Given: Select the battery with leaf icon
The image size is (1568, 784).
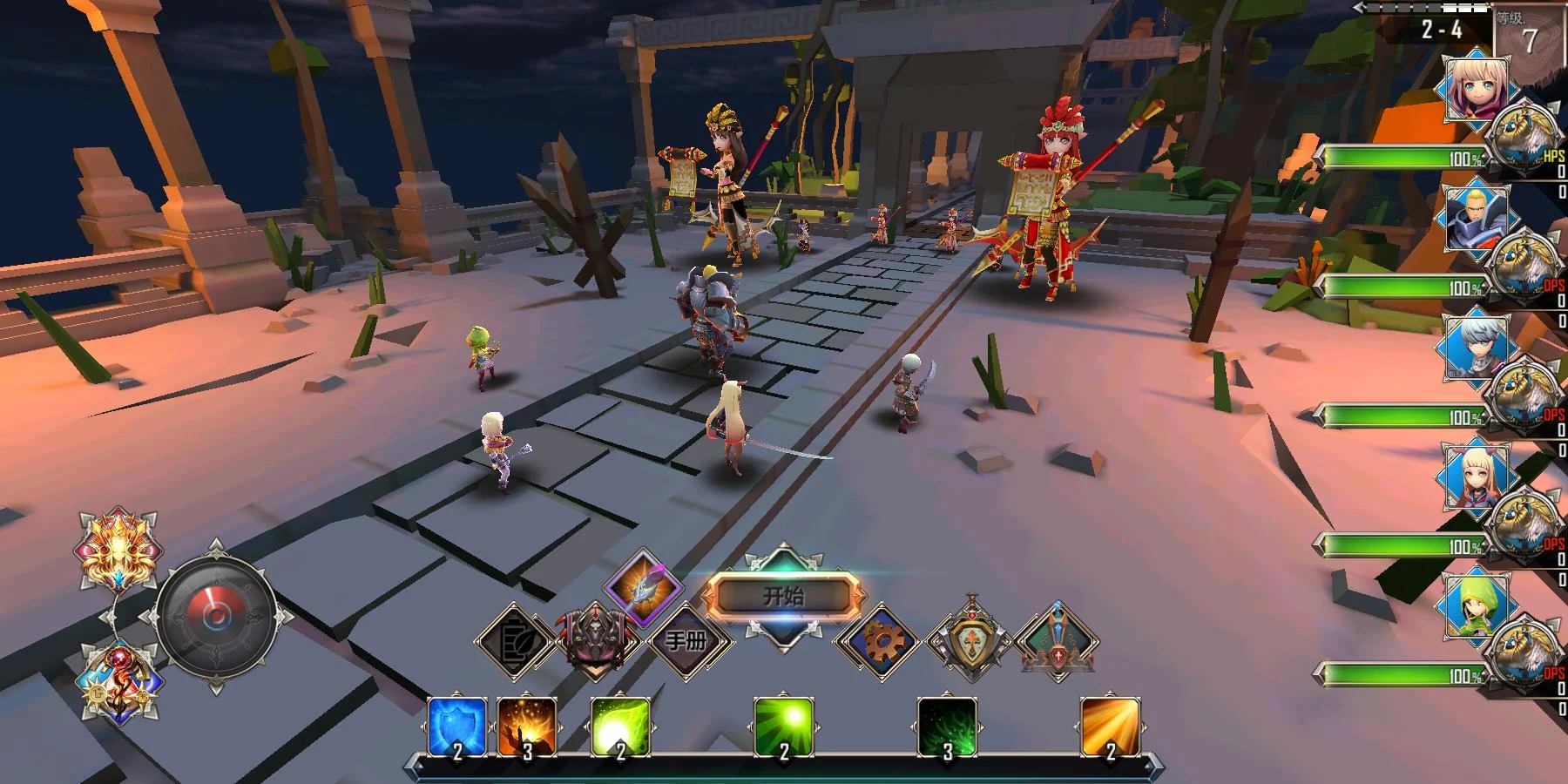Looking at the screenshot, I should pyautogui.click(x=517, y=642).
